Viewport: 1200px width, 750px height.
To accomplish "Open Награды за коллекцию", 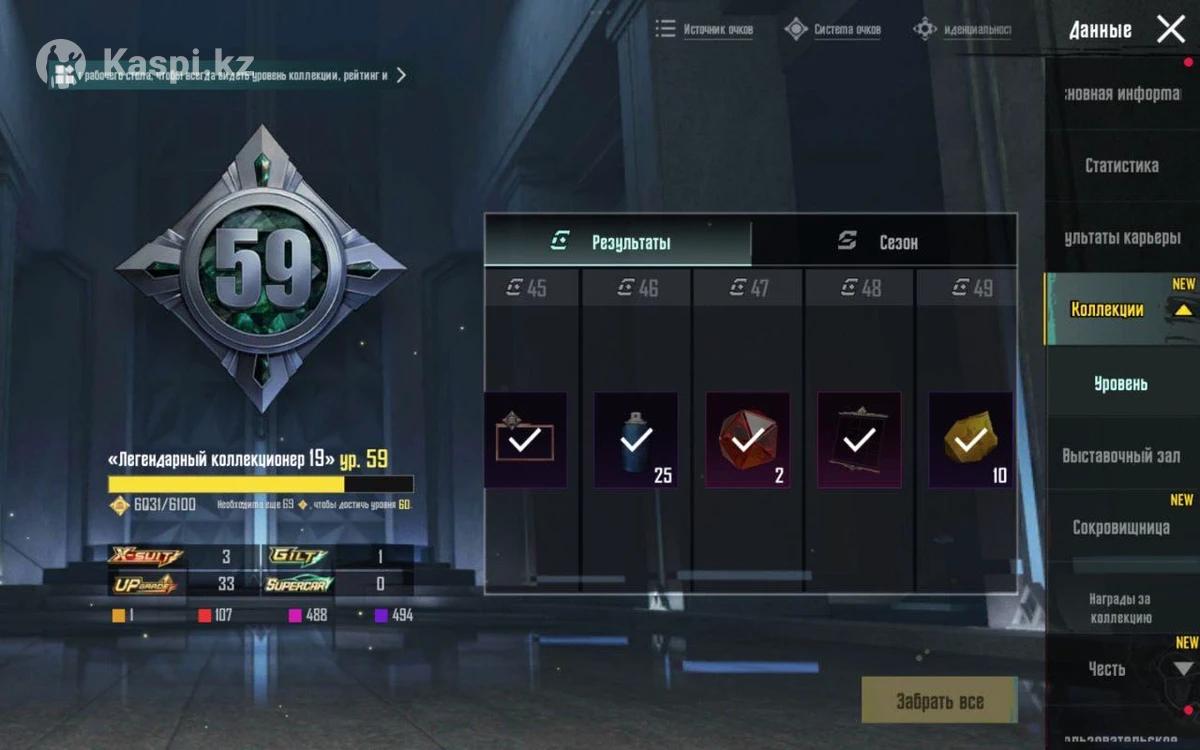I will pos(1120,608).
